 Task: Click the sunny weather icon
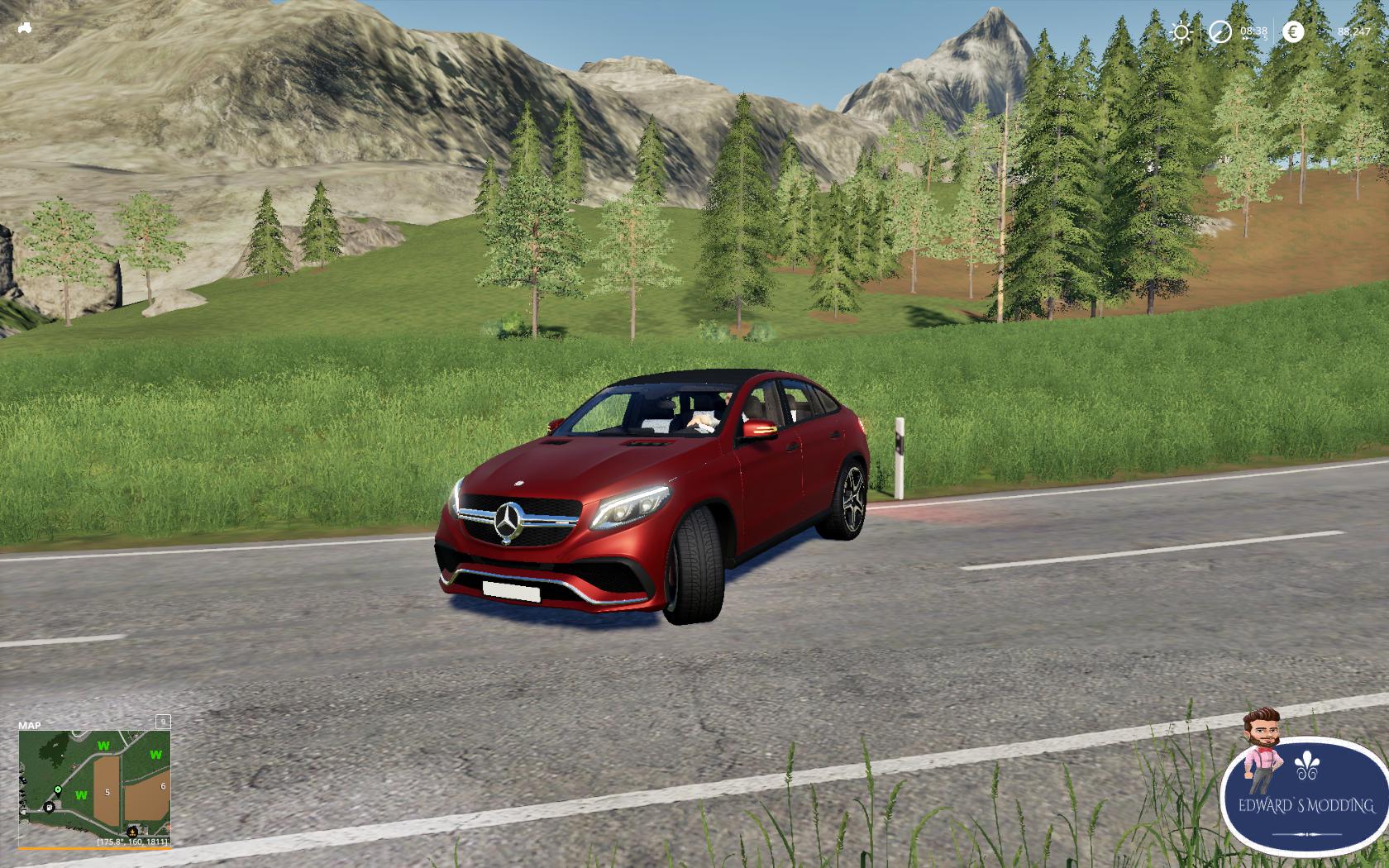pos(1181,32)
